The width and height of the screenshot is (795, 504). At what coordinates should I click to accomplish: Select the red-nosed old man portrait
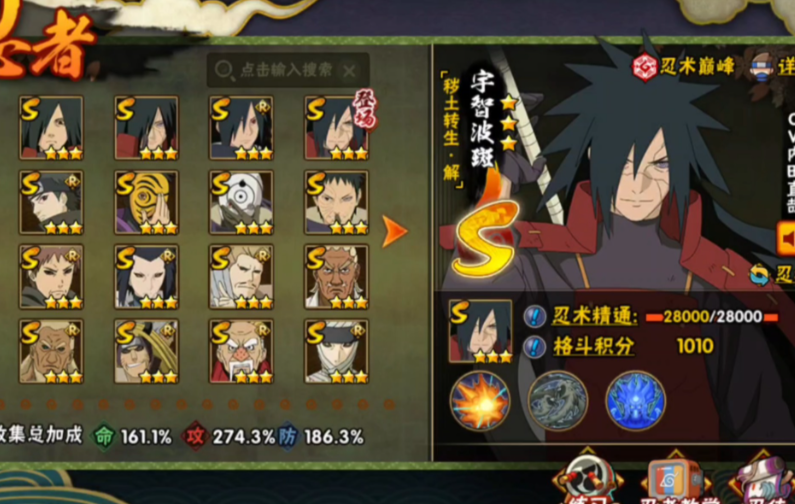tap(241, 351)
